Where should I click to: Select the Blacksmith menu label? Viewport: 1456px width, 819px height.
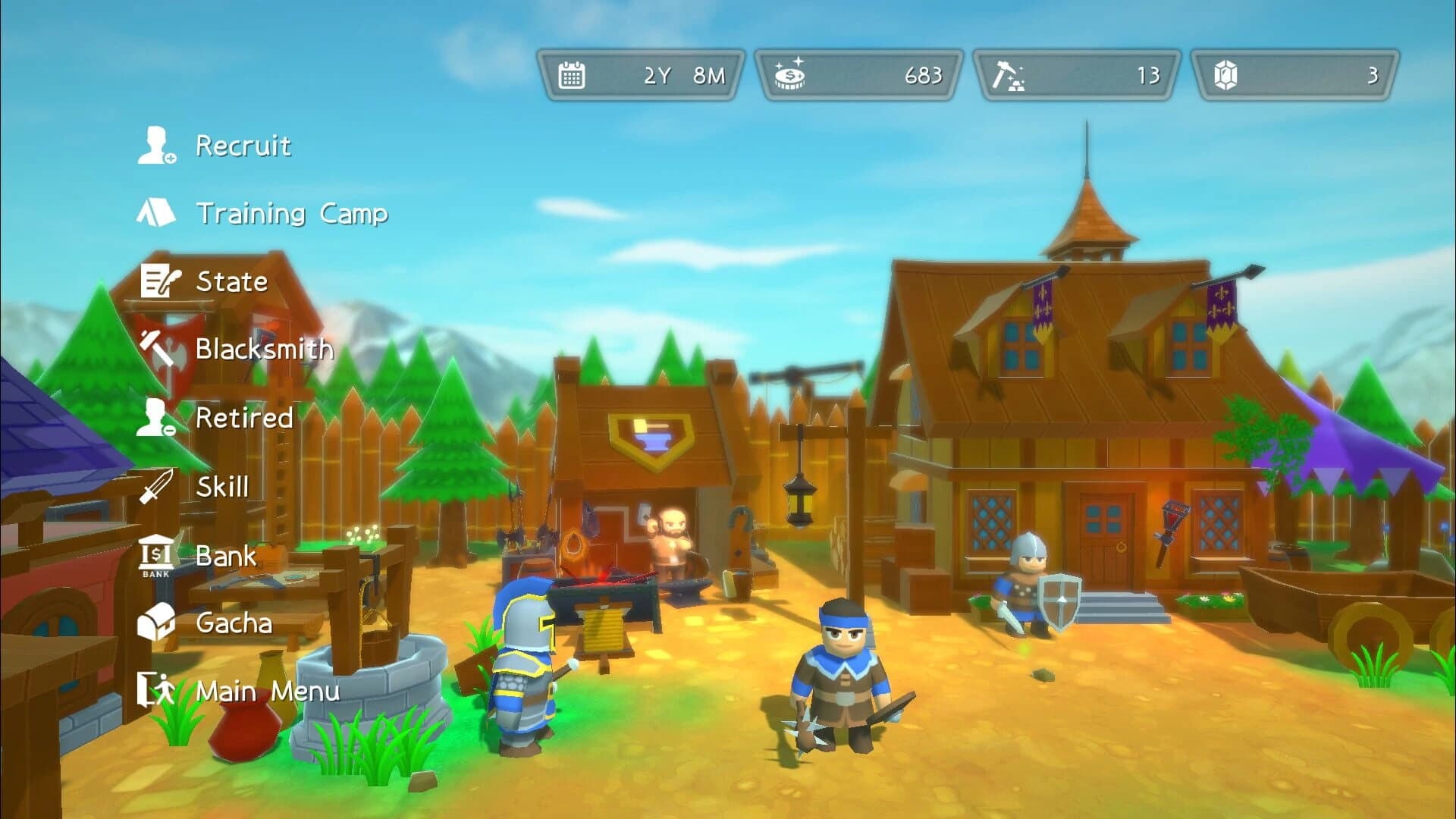click(x=264, y=350)
